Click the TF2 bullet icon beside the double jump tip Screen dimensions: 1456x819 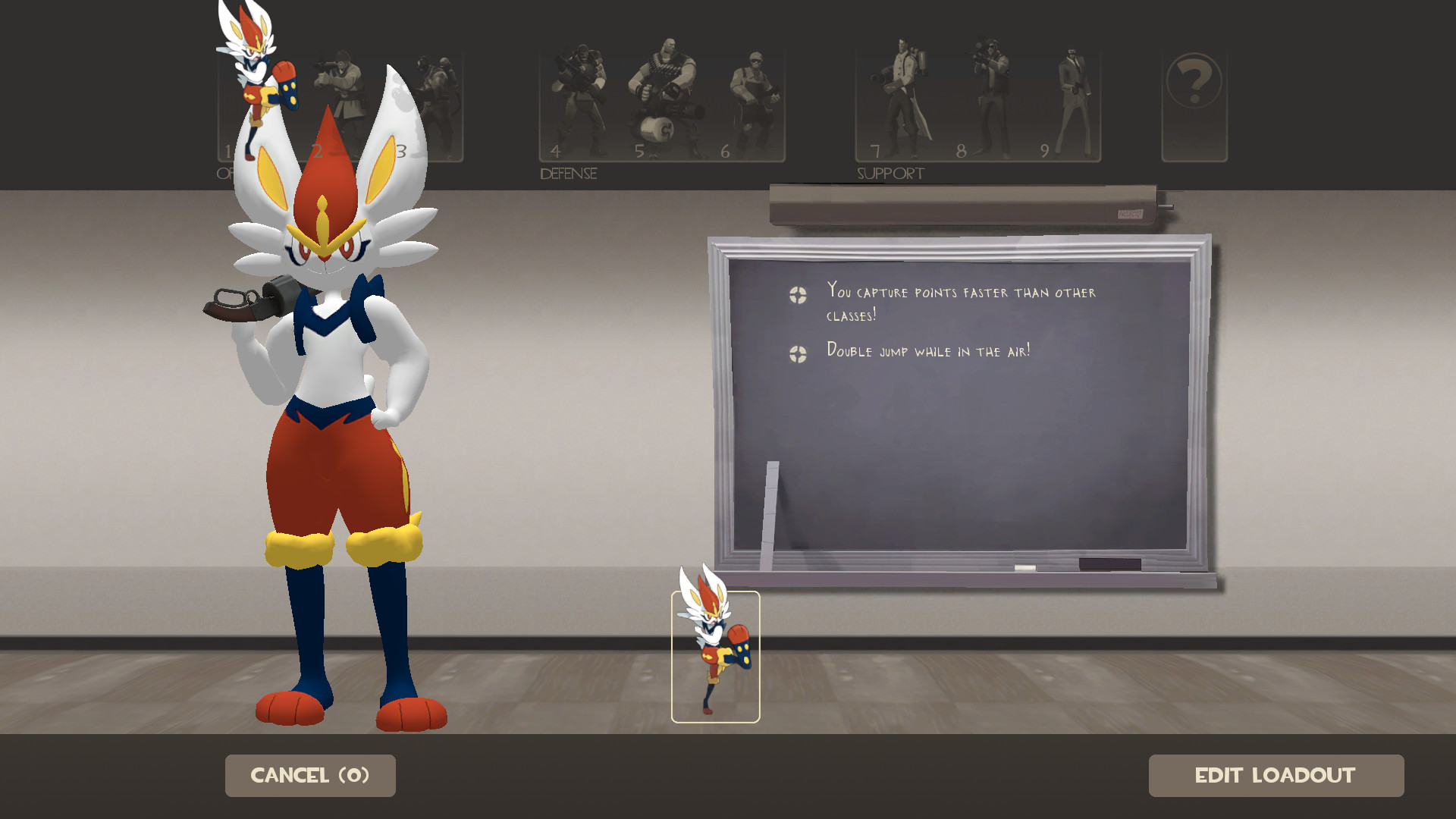tap(797, 351)
